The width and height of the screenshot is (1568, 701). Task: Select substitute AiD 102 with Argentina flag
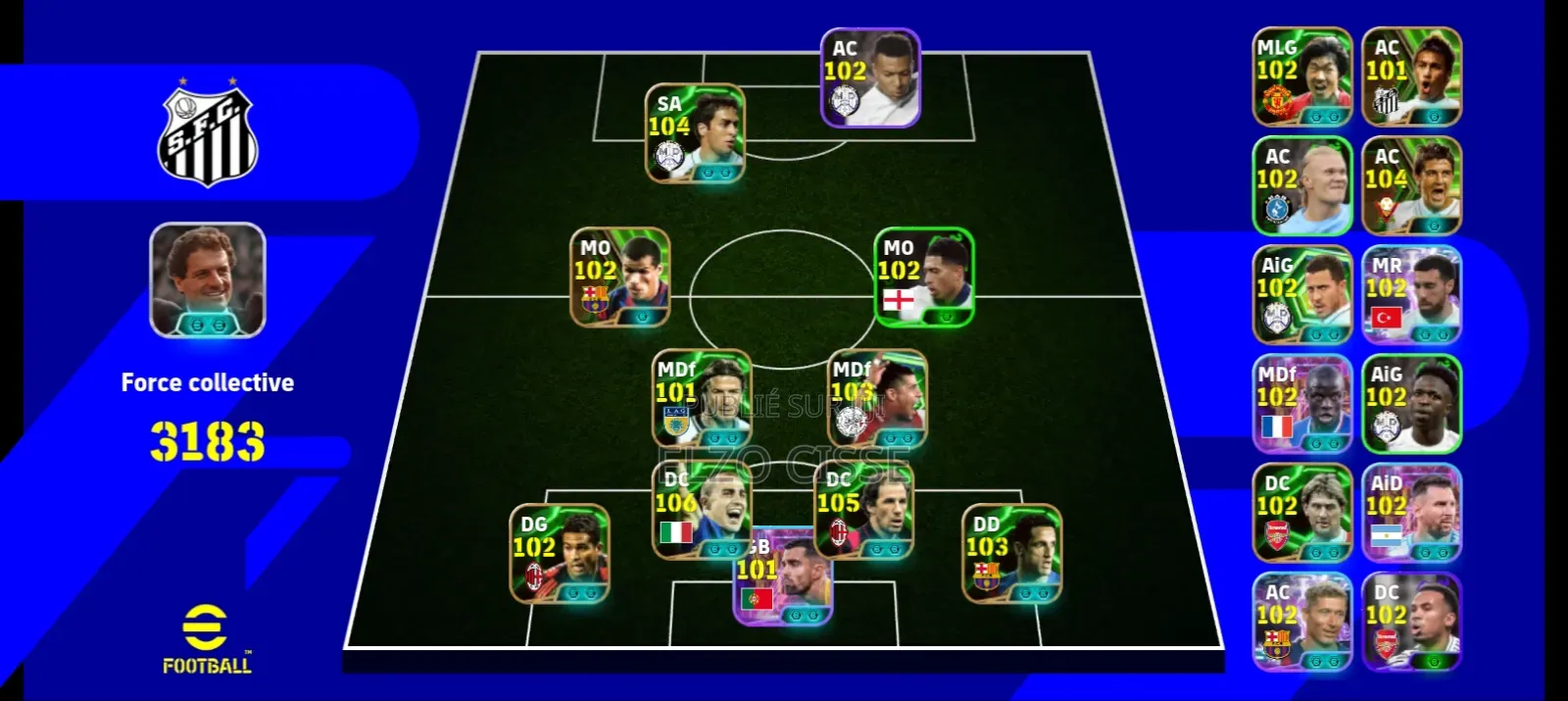[1411, 512]
